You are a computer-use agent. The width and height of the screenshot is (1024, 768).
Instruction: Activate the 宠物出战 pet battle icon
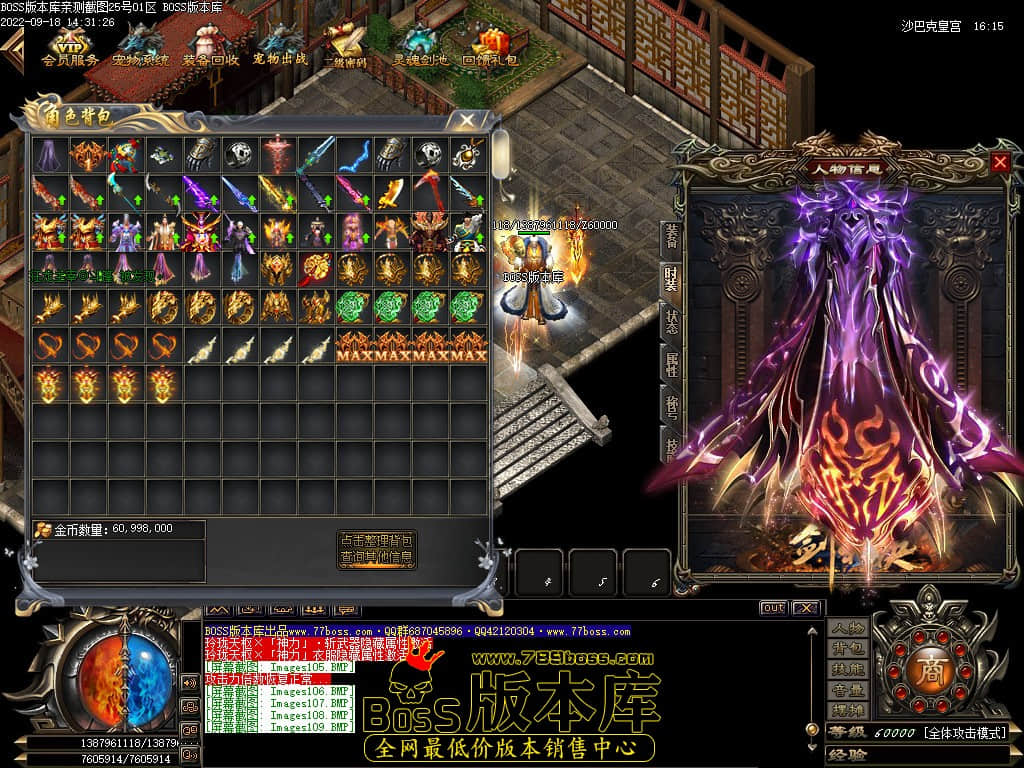(280, 45)
